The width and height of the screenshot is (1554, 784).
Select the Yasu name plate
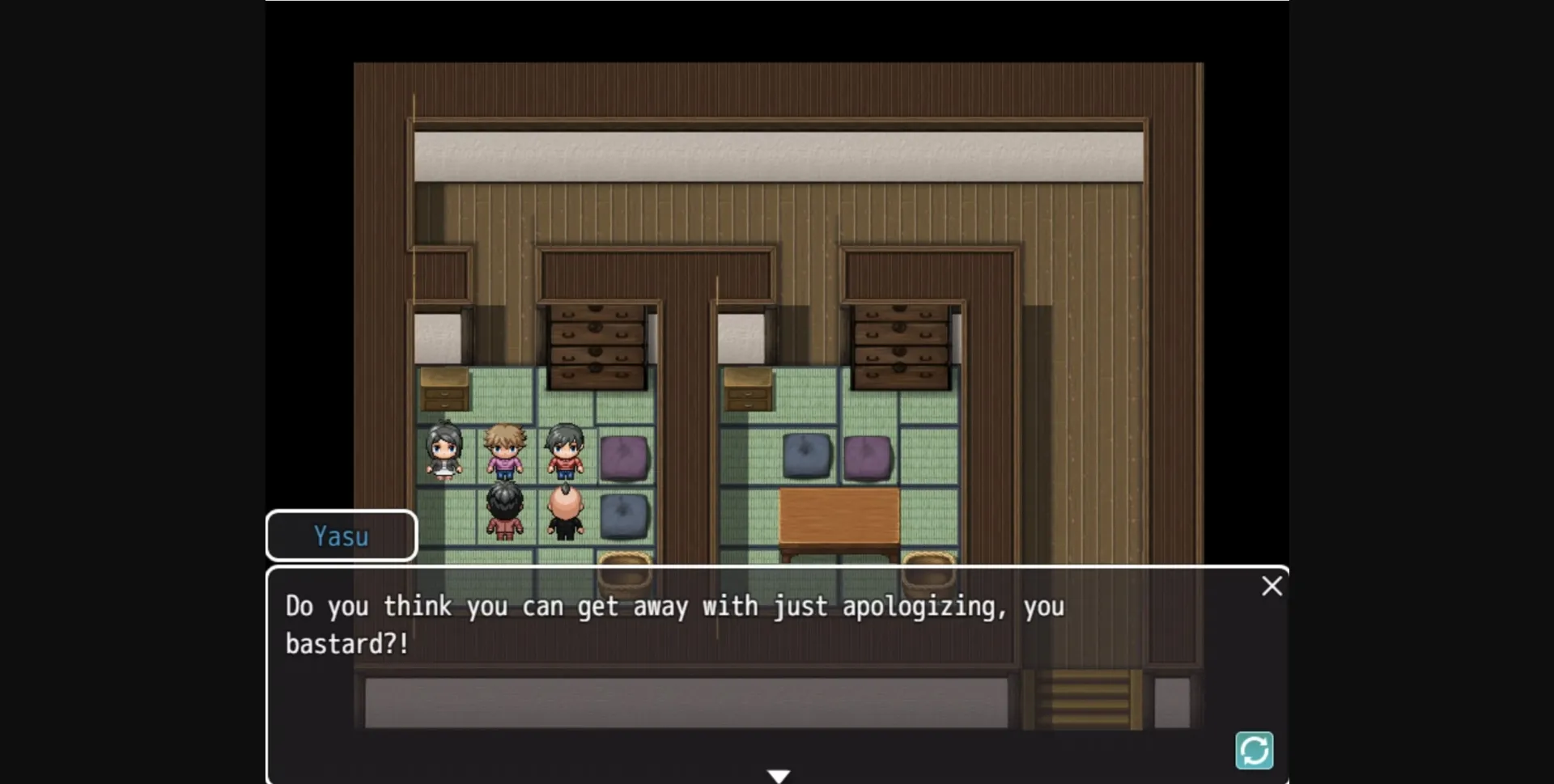click(341, 536)
